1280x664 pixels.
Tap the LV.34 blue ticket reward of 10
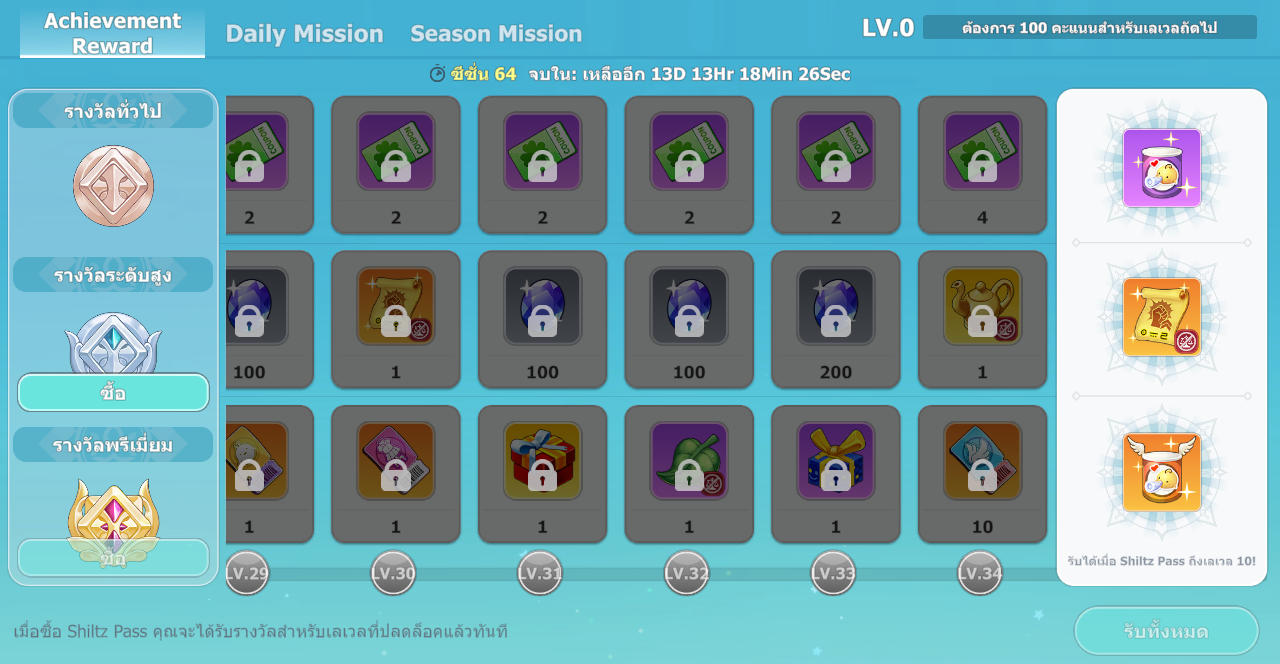coord(982,461)
